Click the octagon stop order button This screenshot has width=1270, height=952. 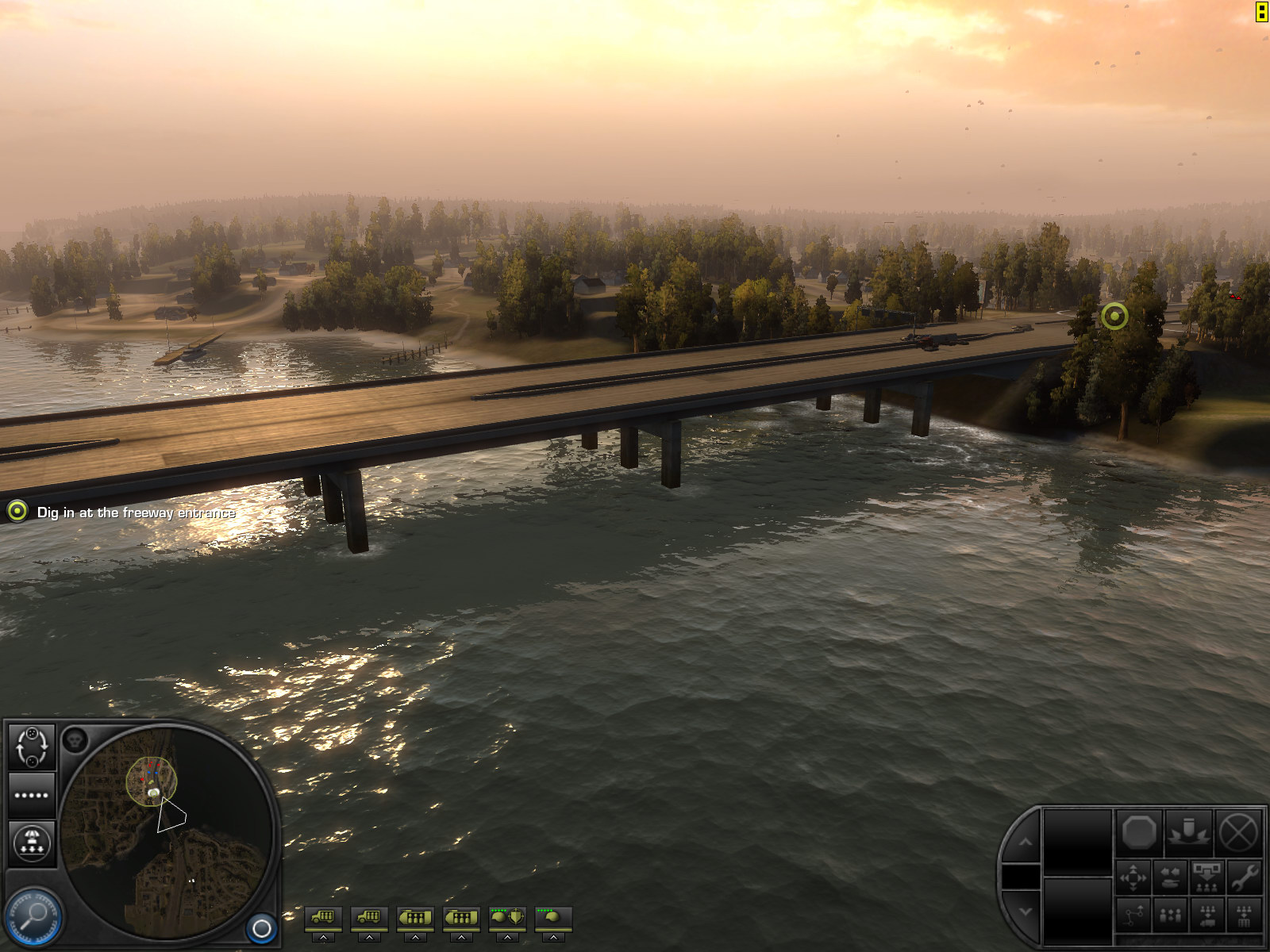point(1139,833)
